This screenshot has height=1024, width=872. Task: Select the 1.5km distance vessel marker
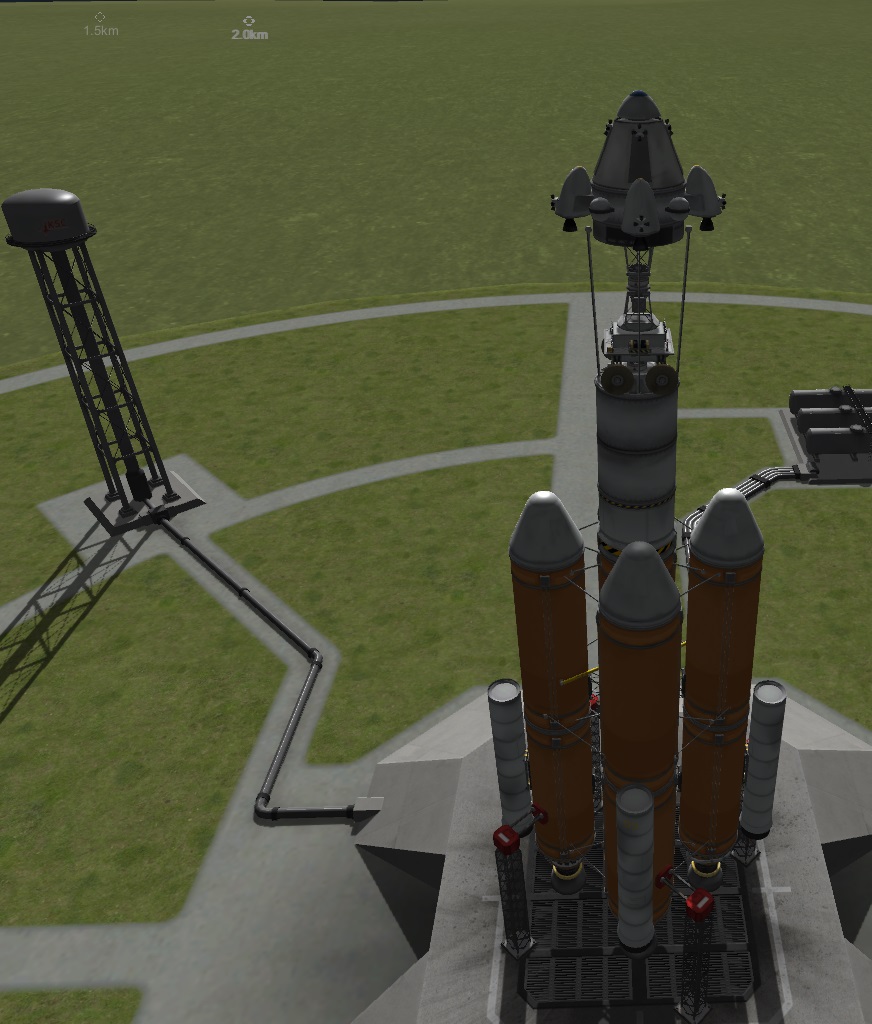click(100, 17)
